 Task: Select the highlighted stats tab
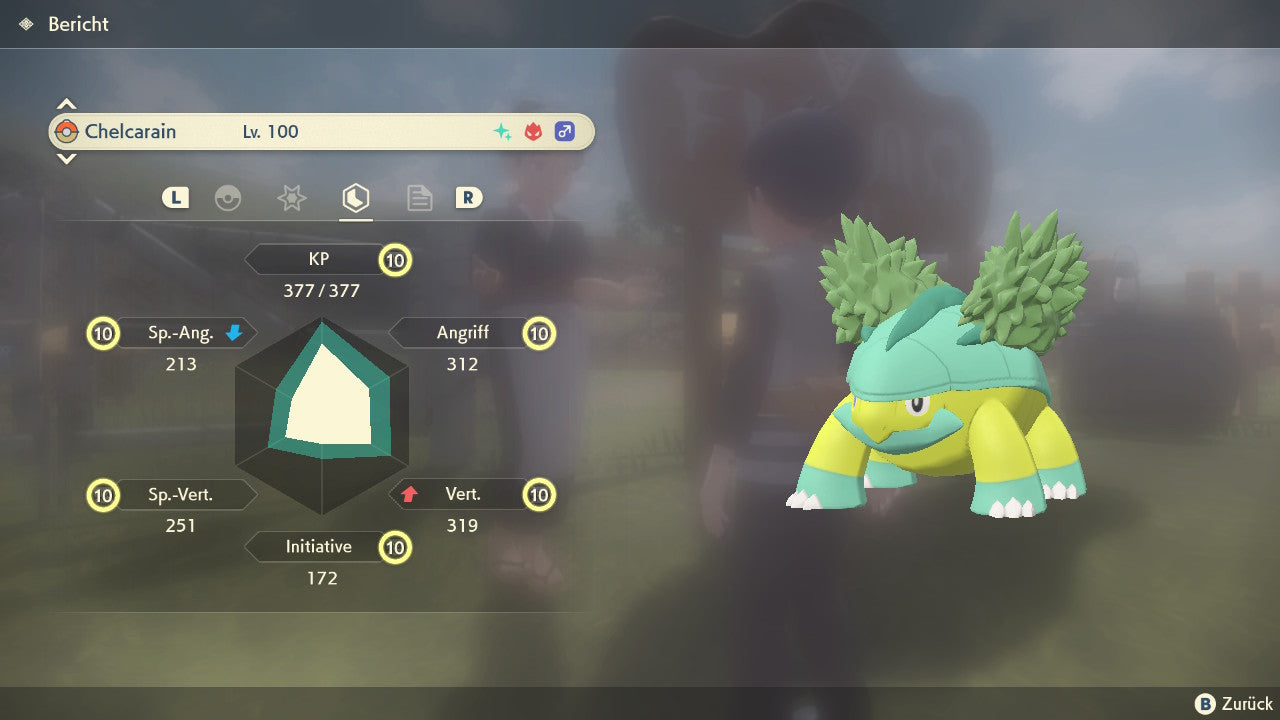355,198
